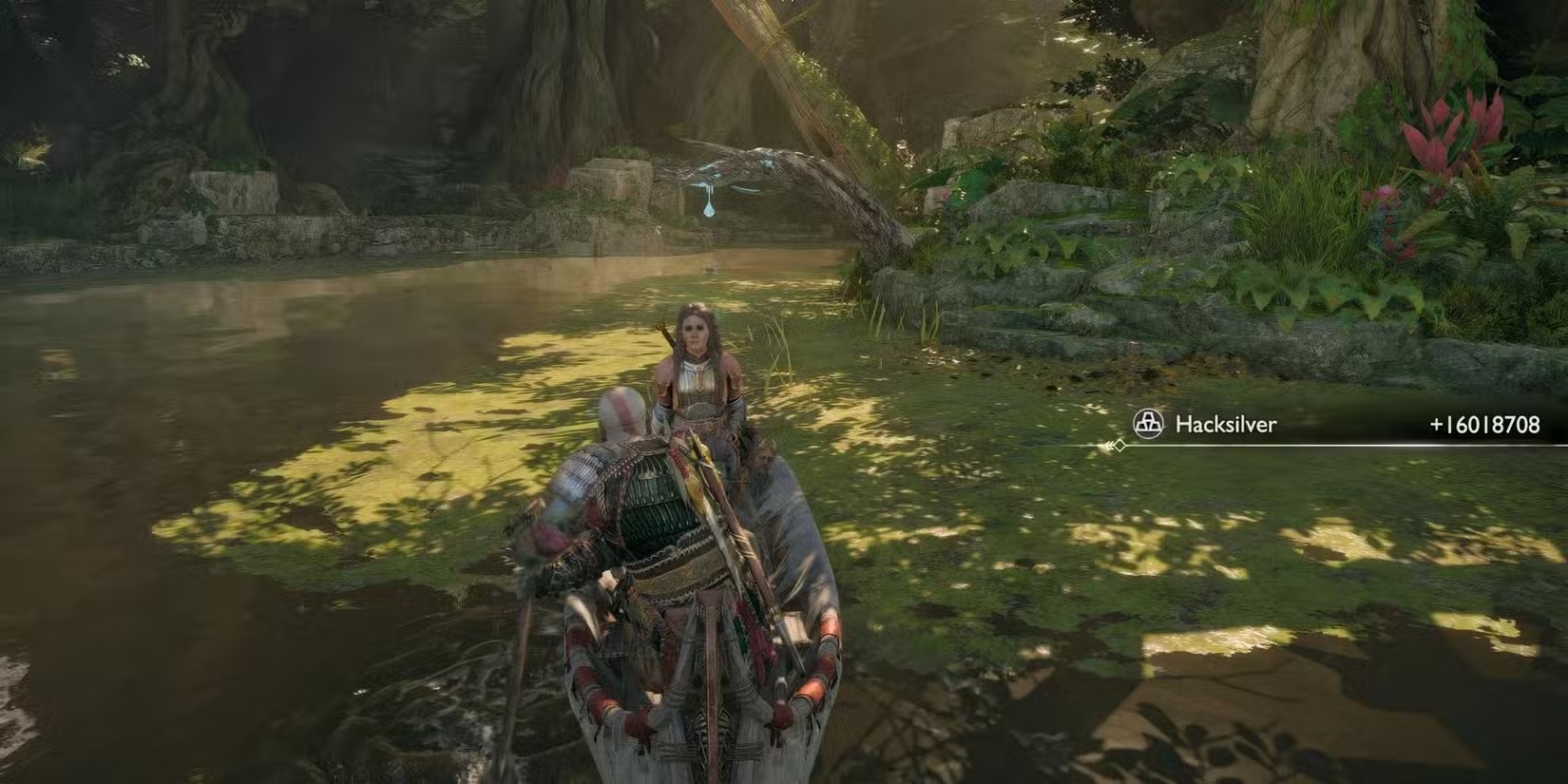The image size is (1568, 784).
Task: Expand the notification progress line
Action: pos(1330,445)
